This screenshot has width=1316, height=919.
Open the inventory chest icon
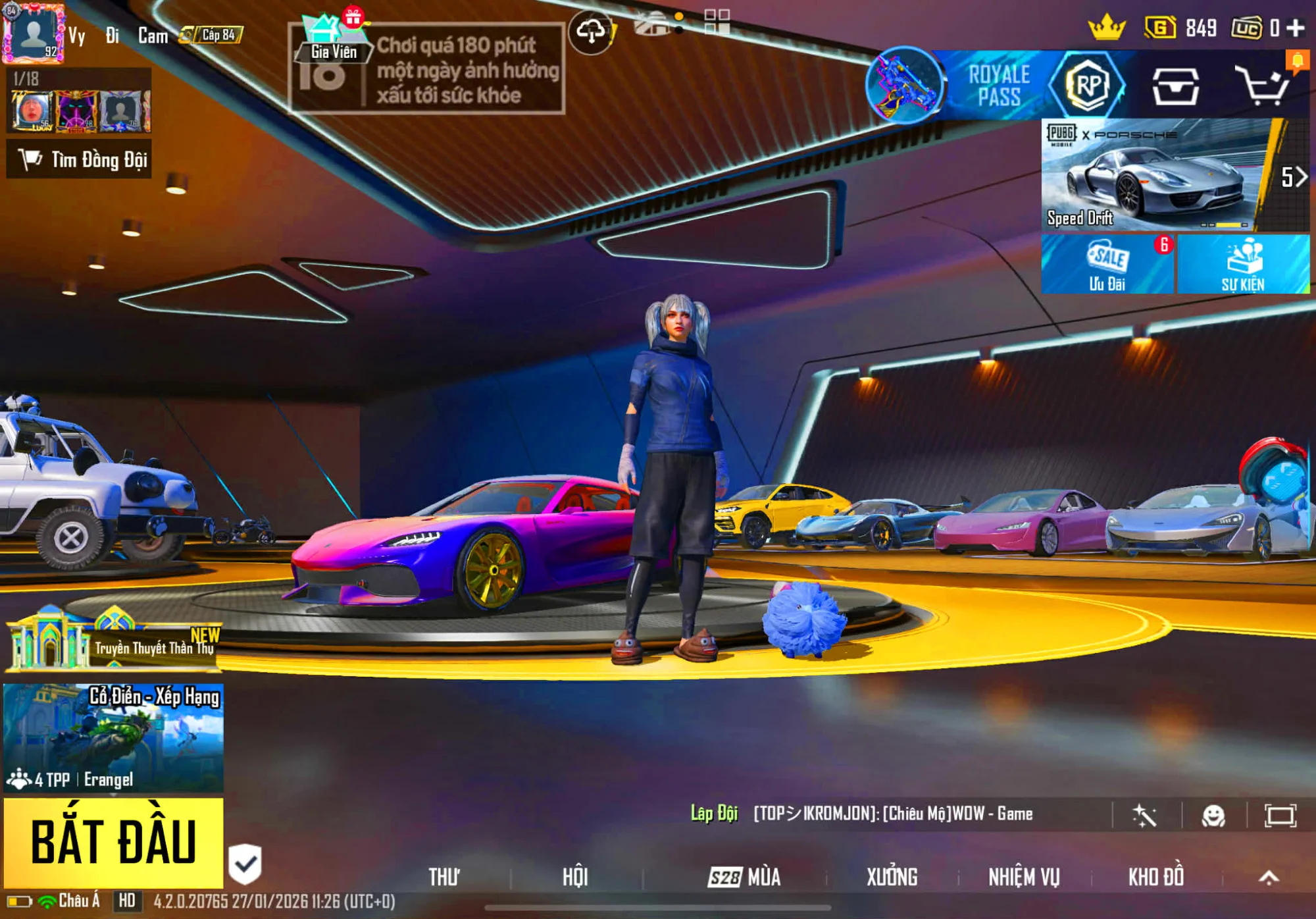1175,86
